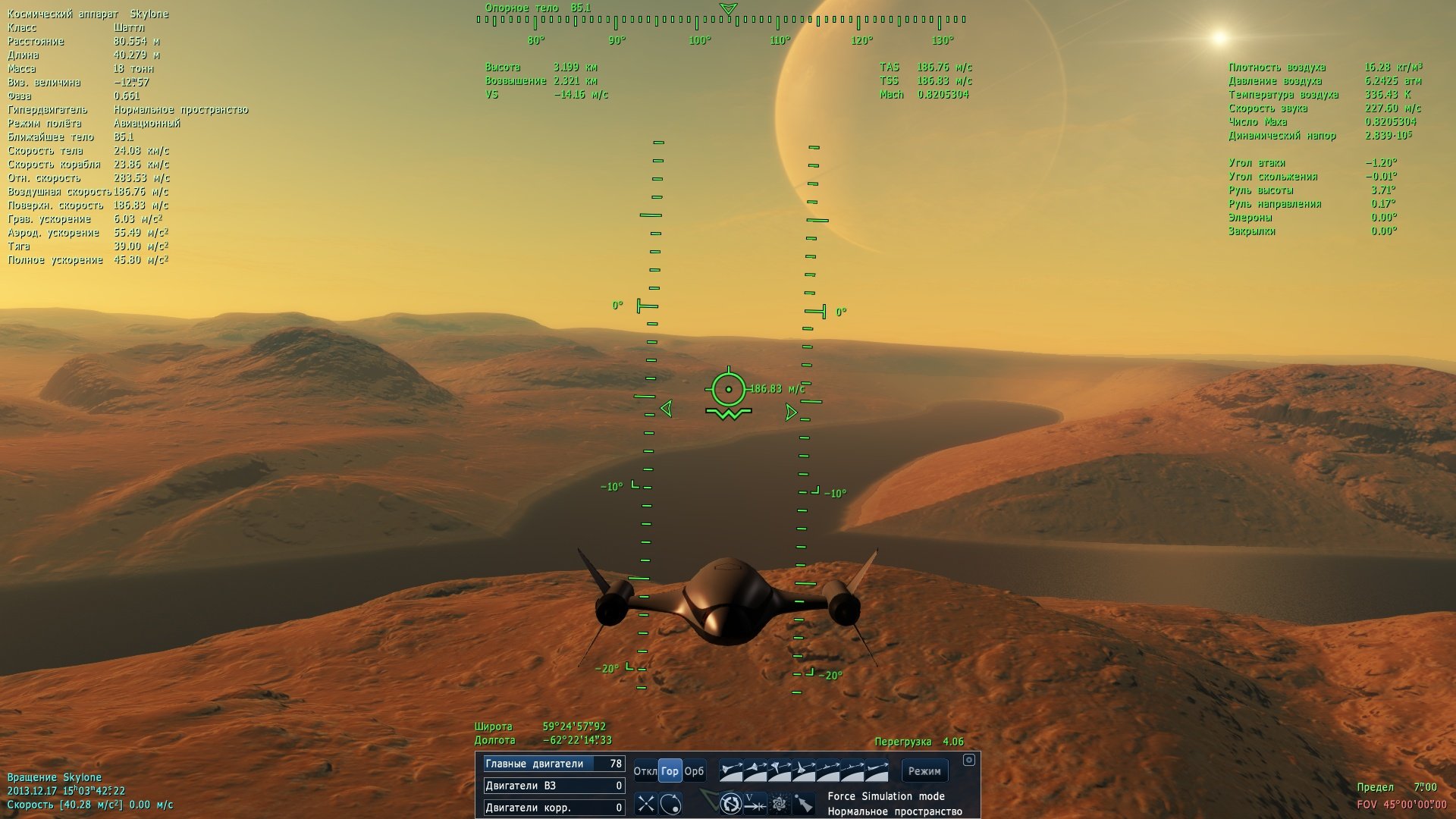This screenshot has height=819, width=1456.
Task: Click the pointer arrow target icon
Action: (x=803, y=803)
